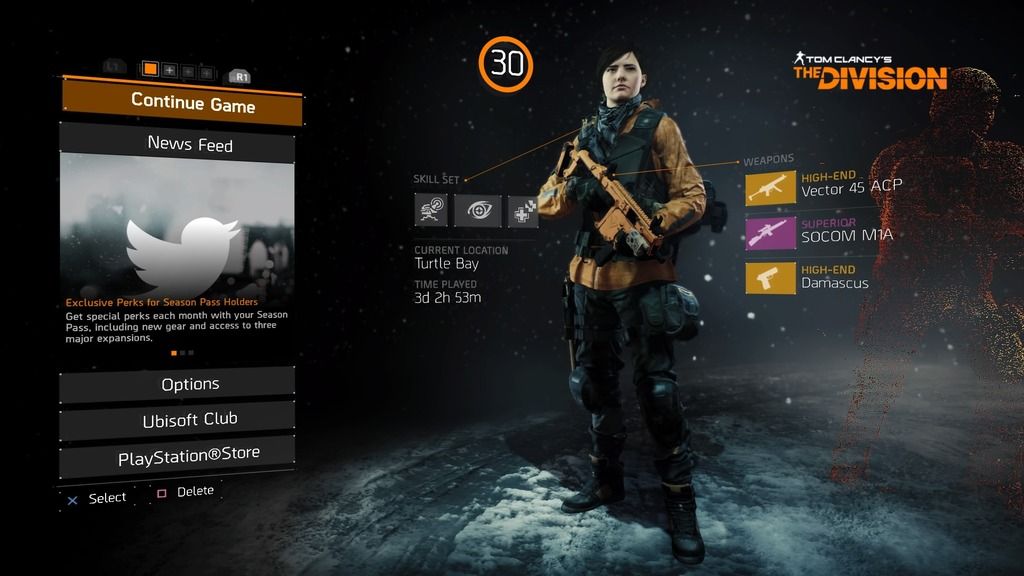Select the eye-shaped Pulse skill icon
The height and width of the screenshot is (576, 1024).
click(x=477, y=210)
